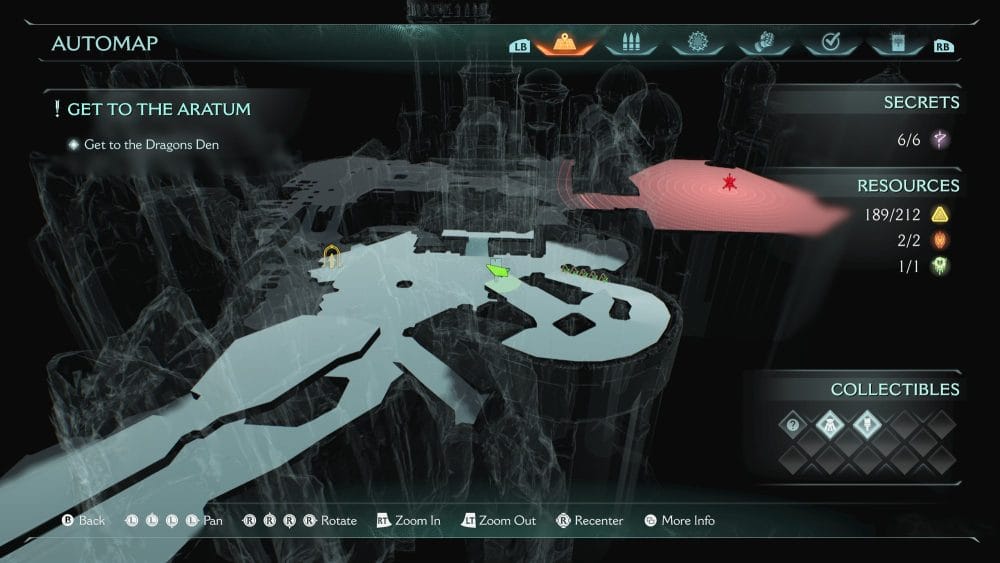Click the Get to the Dragons Den objective
Image resolution: width=1000 pixels, height=563 pixels.
(151, 145)
